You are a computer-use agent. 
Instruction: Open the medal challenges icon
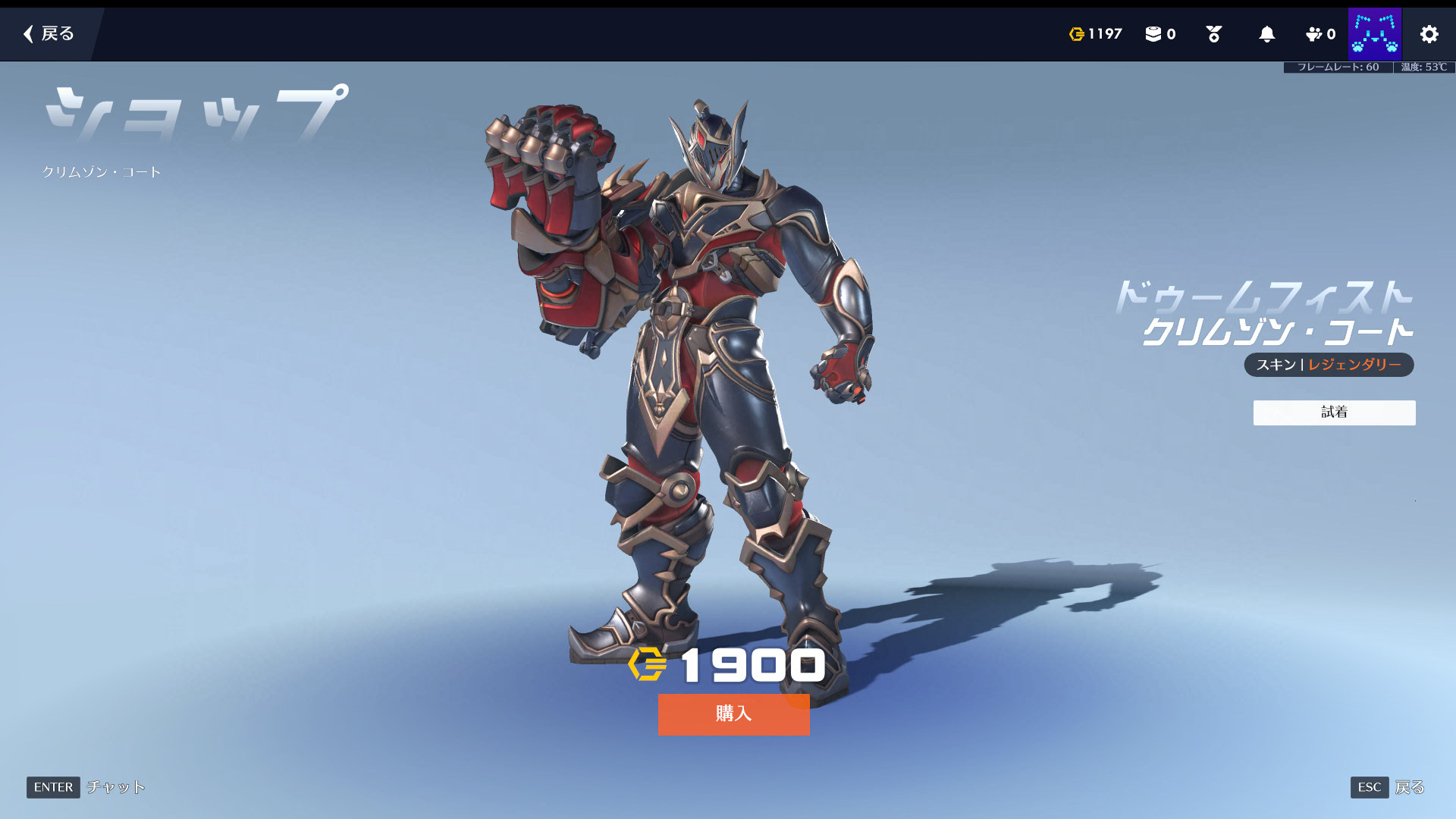[1213, 34]
